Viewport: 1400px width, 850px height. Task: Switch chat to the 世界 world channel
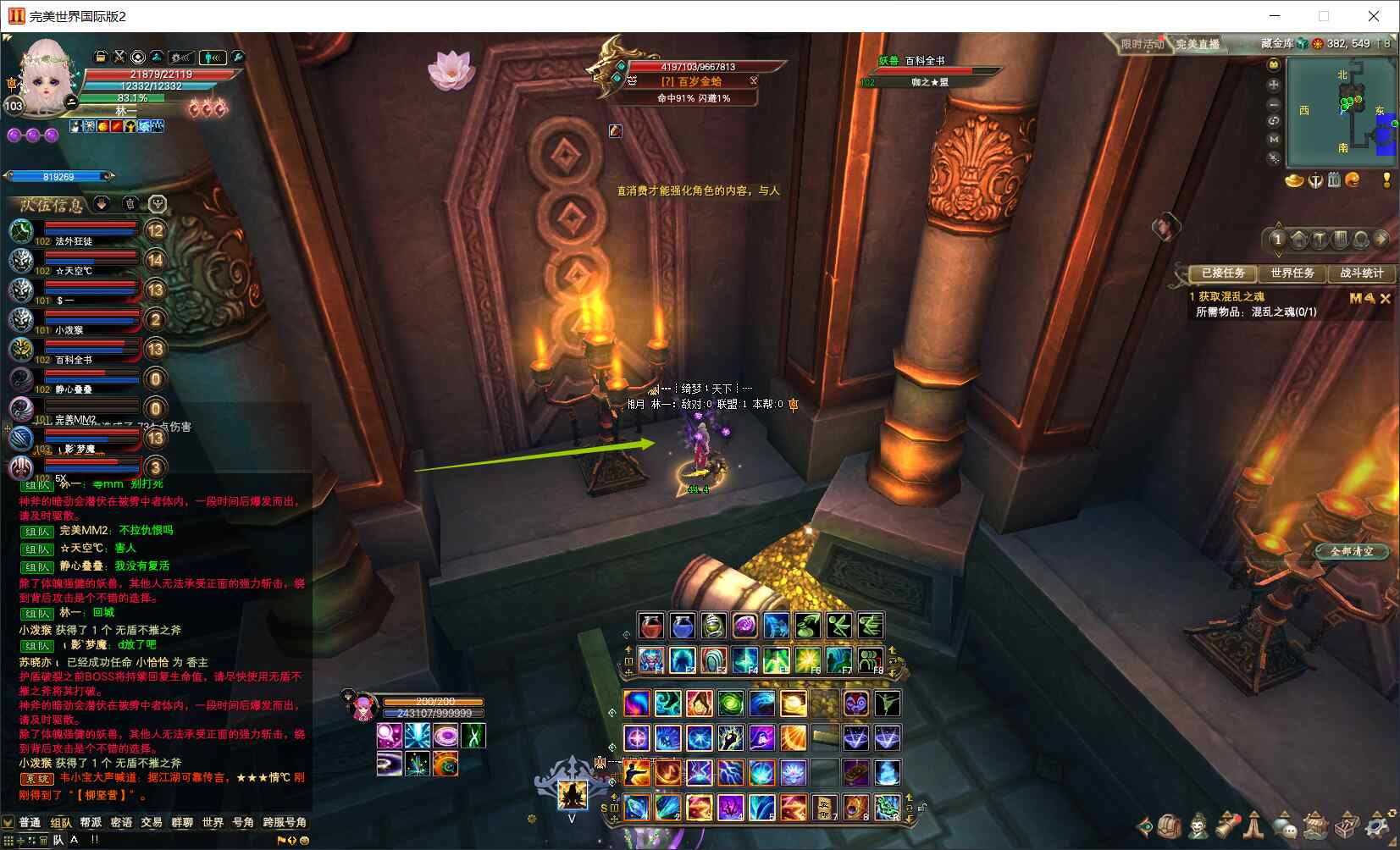tap(213, 822)
